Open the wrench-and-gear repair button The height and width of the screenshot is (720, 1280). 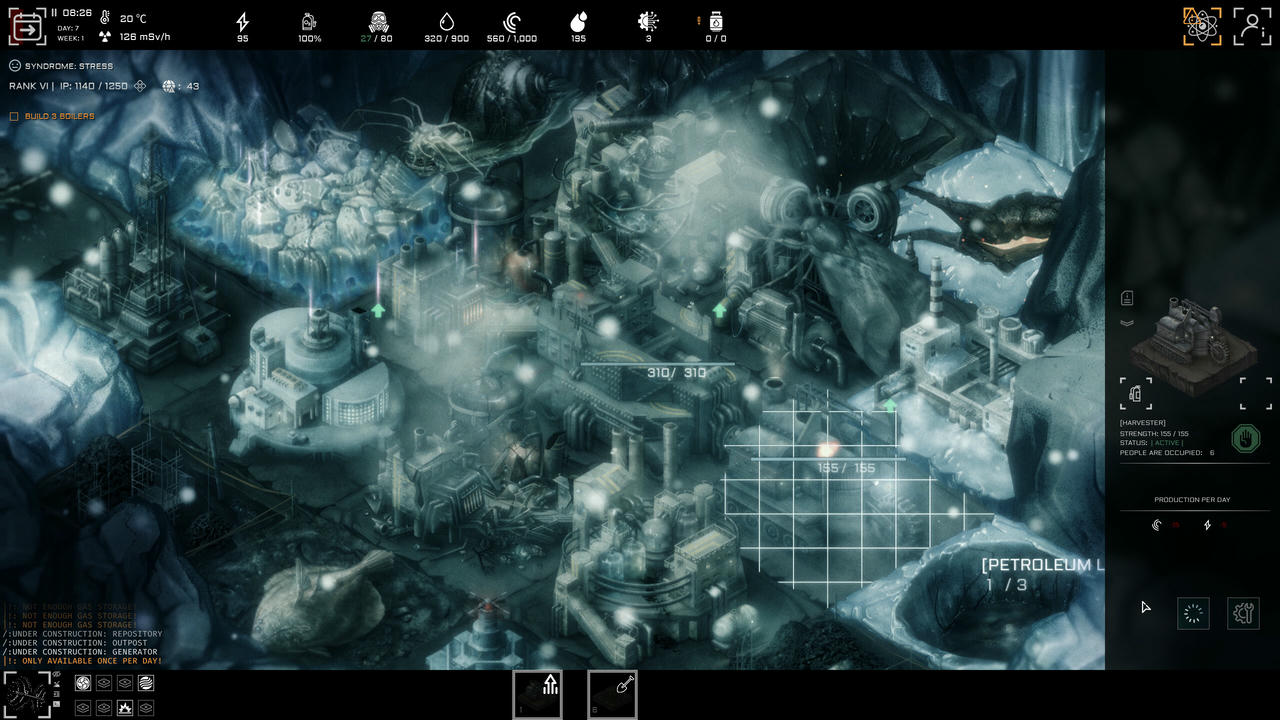[x=1243, y=613]
